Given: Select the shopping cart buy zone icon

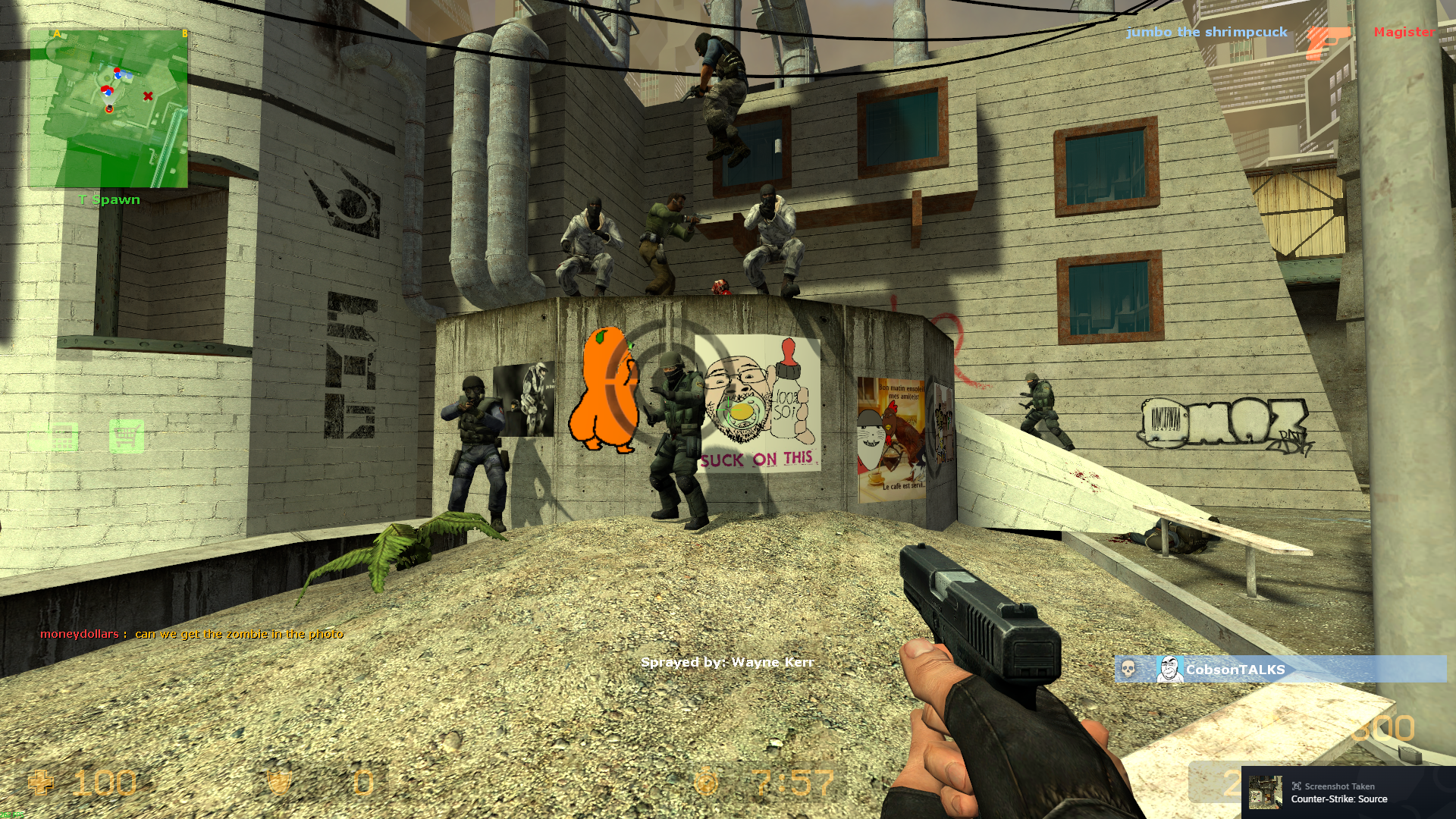Looking at the screenshot, I should pos(126,436).
